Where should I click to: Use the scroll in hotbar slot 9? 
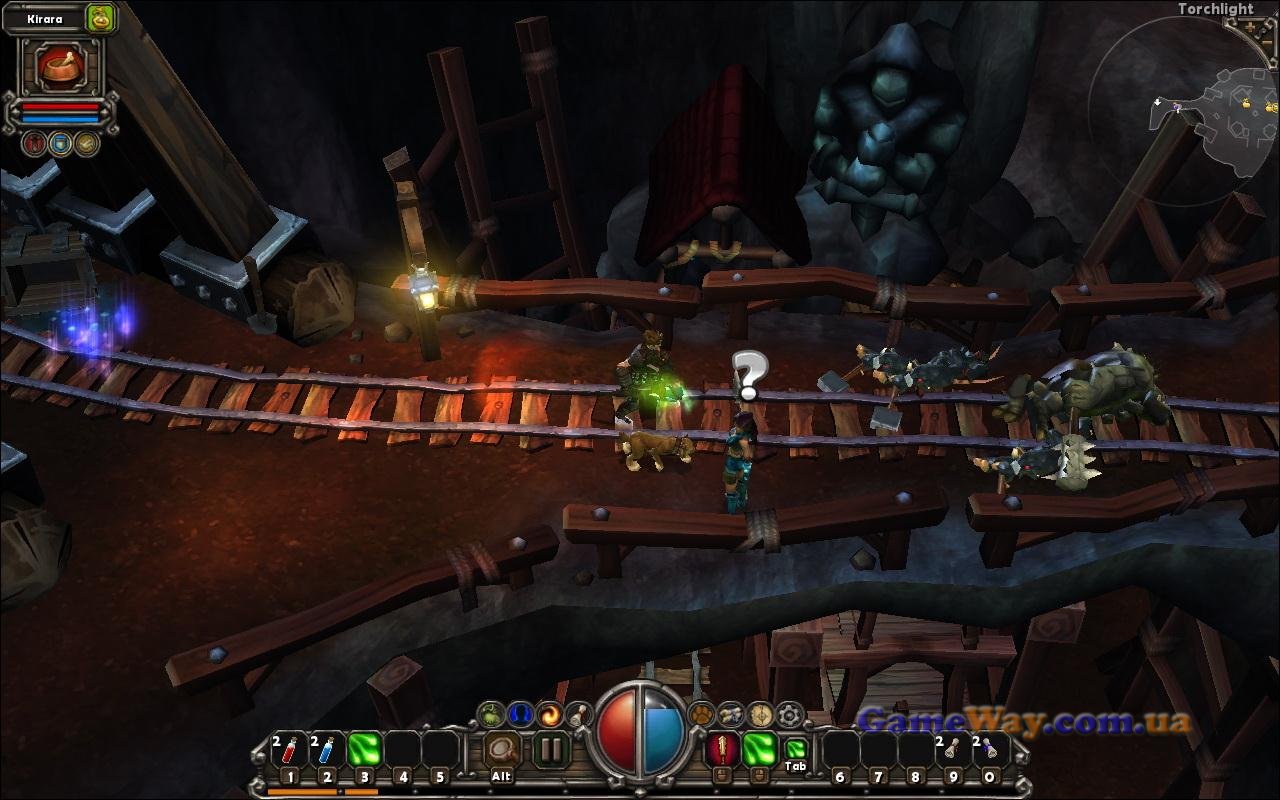pyautogui.click(x=953, y=749)
